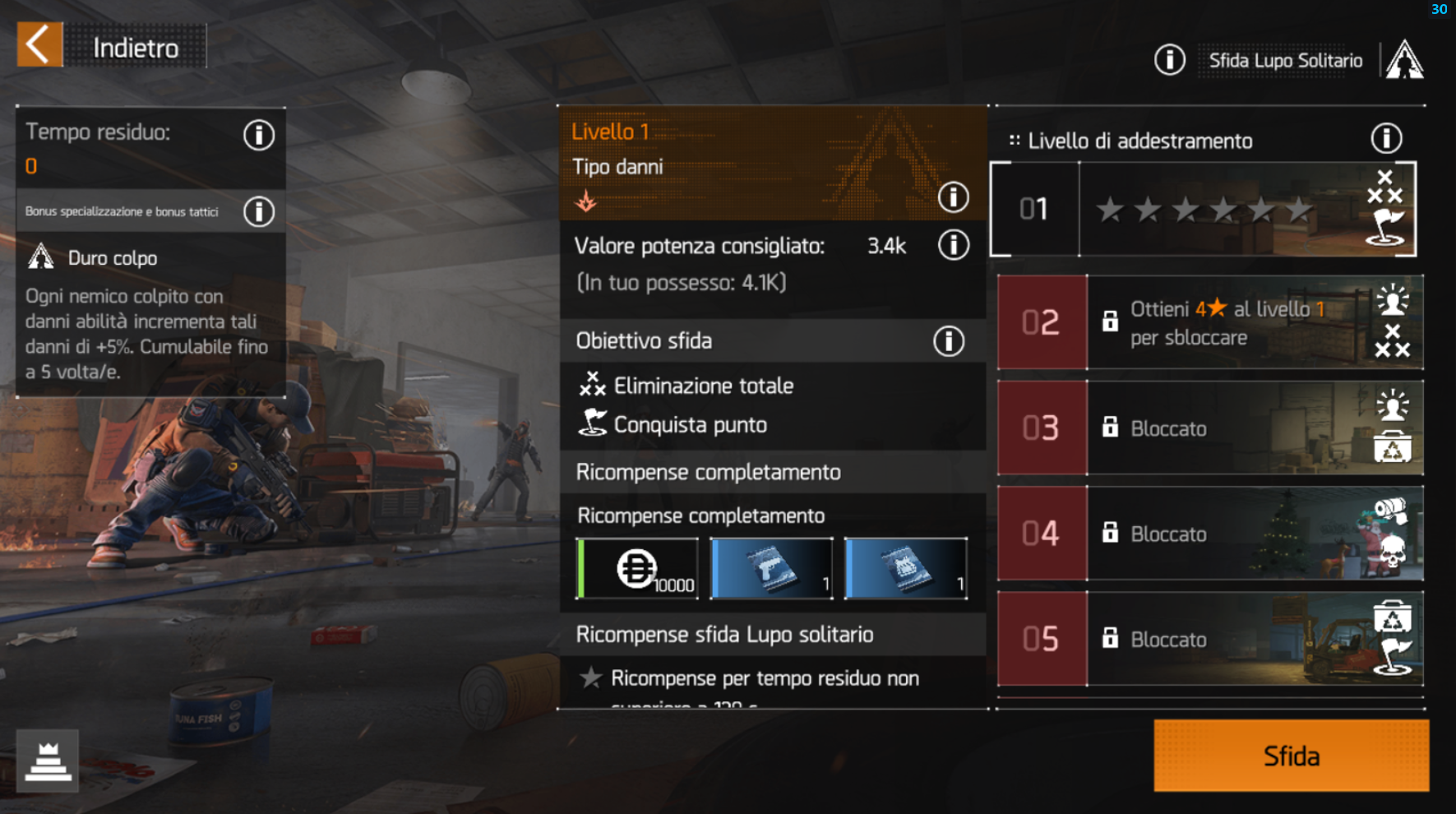Inspect the pistol blueprint reward
The height and width of the screenshot is (814, 1456).
[771, 569]
